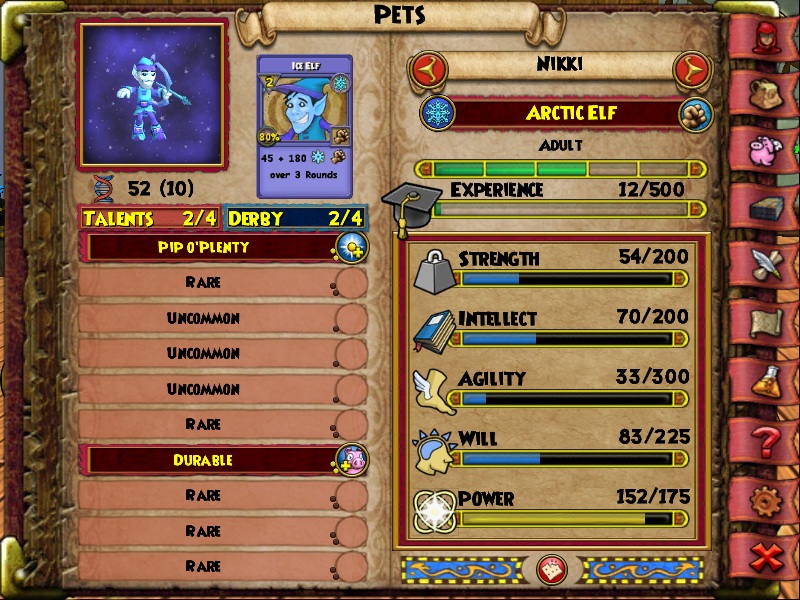The image size is (800, 600).
Task: Open the spell deck tab
Action: pyautogui.click(x=767, y=208)
